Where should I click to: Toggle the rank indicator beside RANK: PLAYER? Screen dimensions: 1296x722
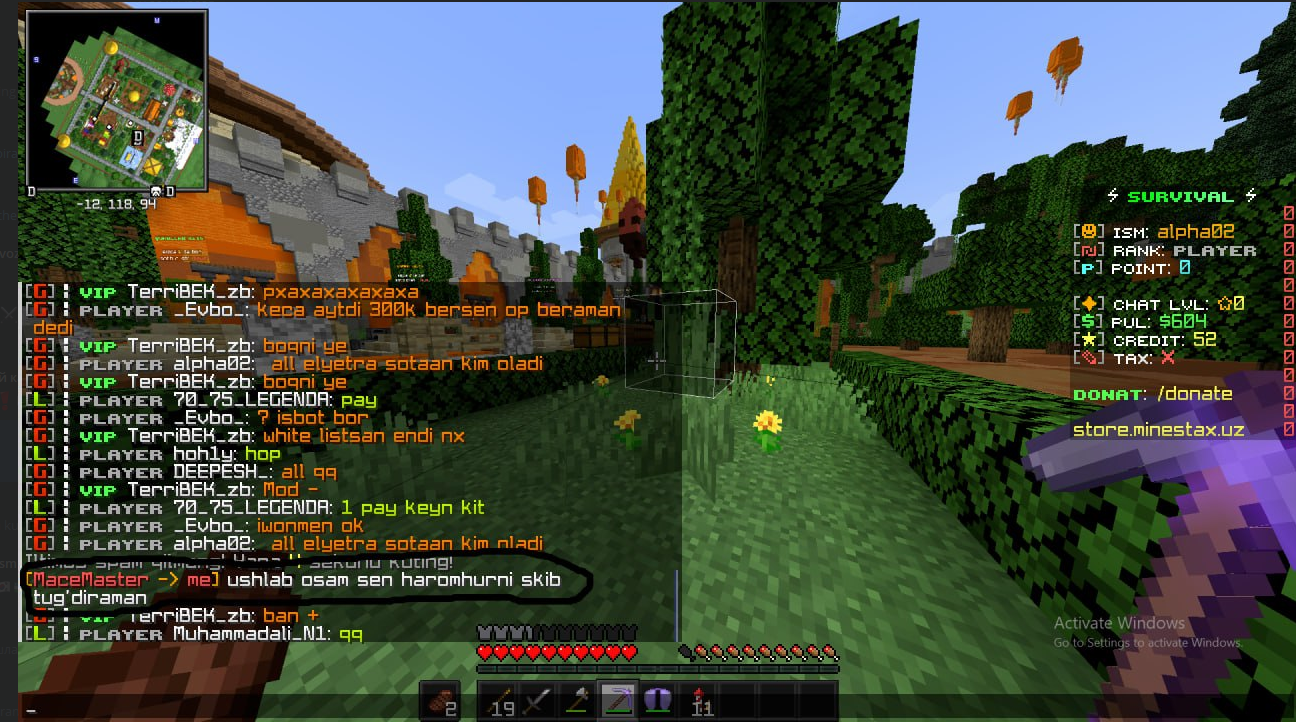click(1088, 250)
